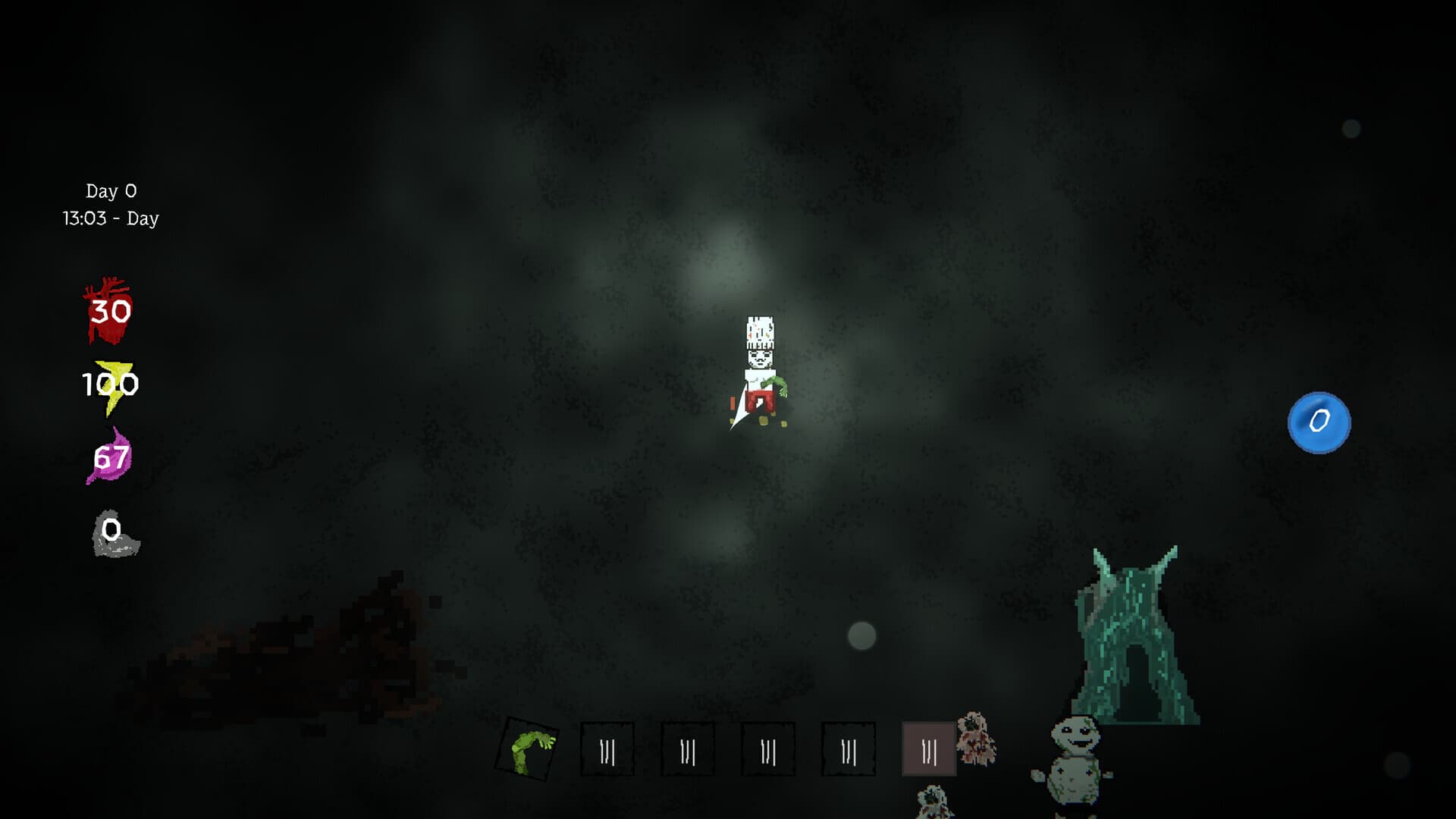Click the purple leaf icon showing 67
Viewport: 1456px width, 819px height.
pos(110,457)
